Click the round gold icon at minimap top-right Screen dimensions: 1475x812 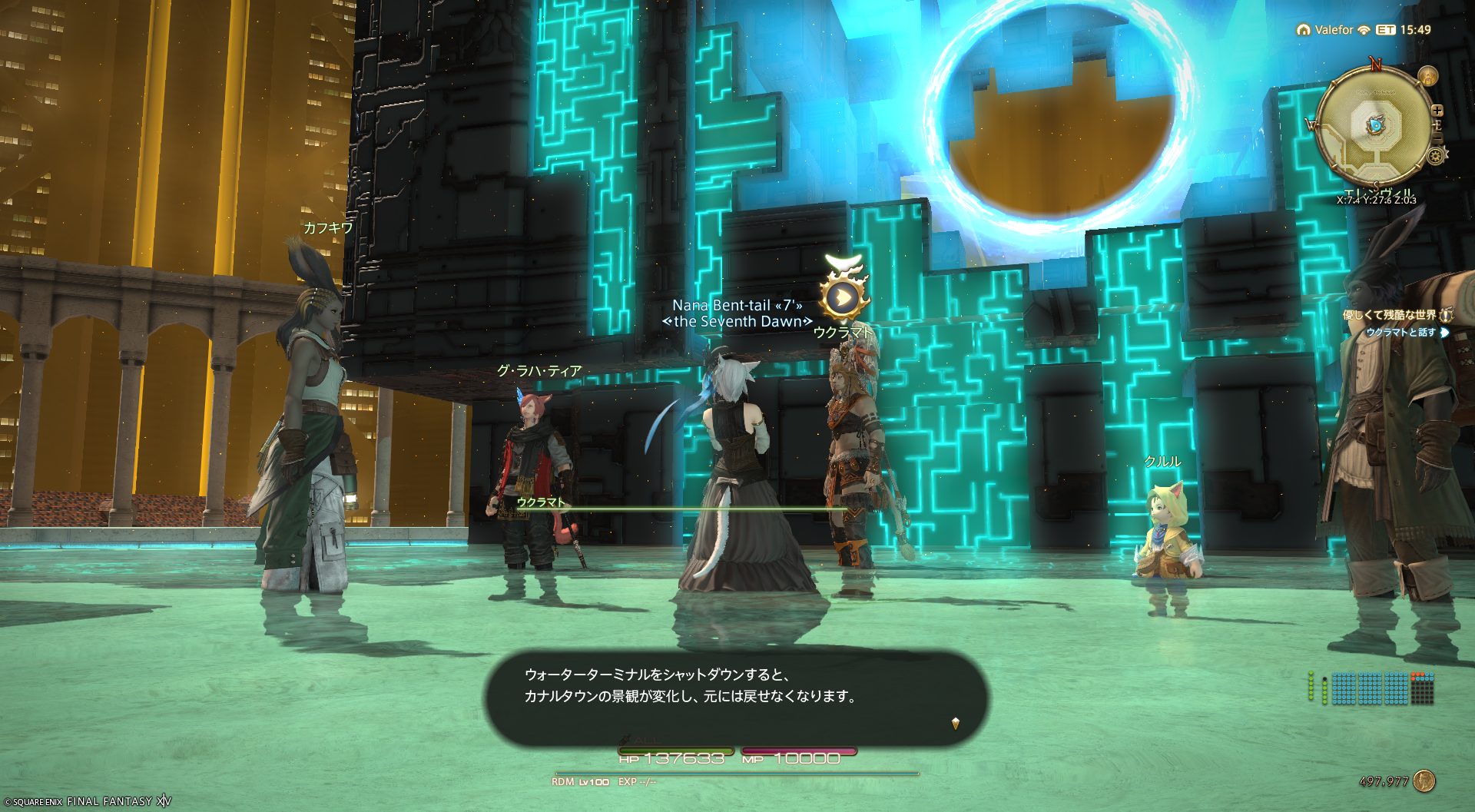coord(1427,76)
